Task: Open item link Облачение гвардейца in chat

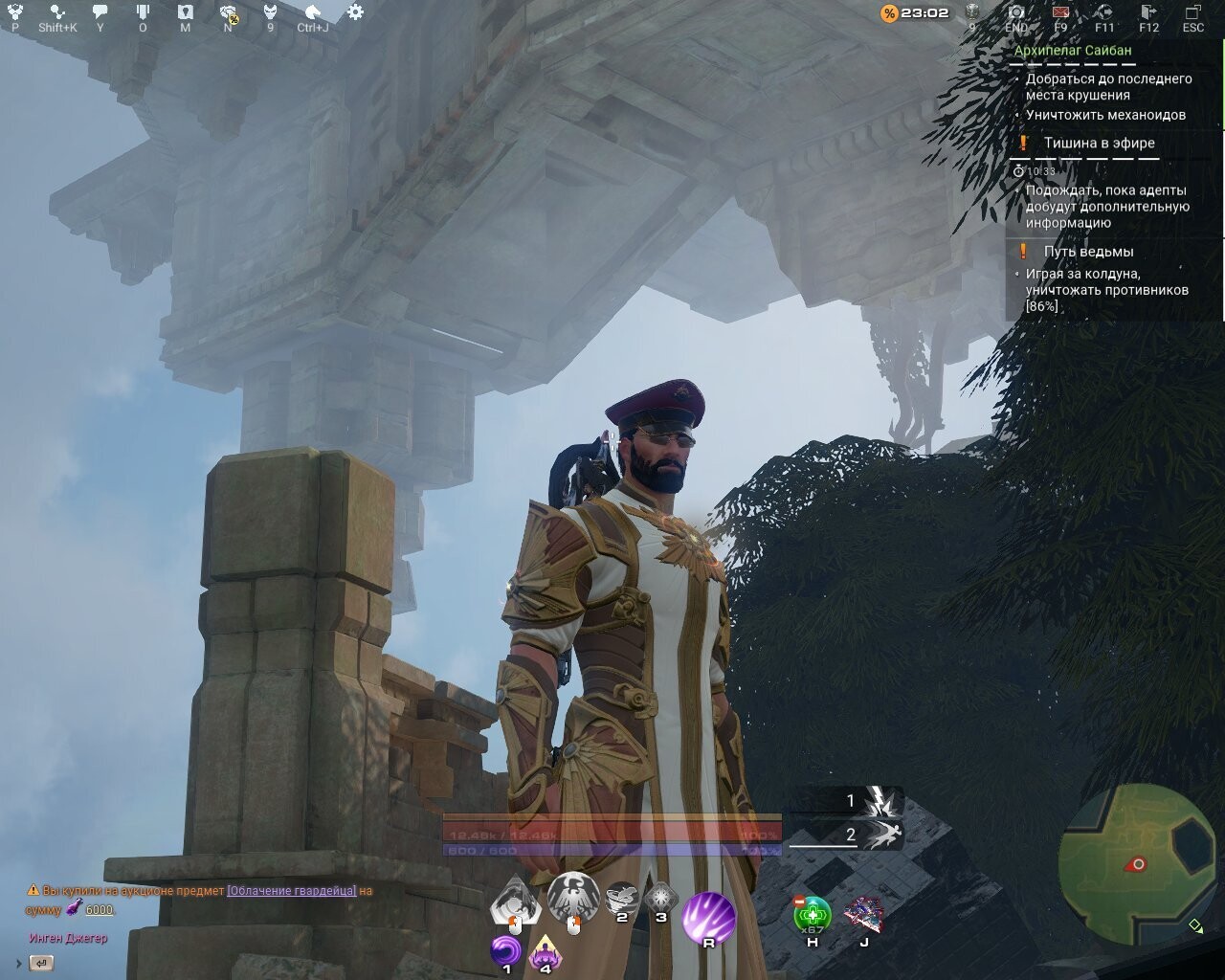Action: tap(292, 889)
